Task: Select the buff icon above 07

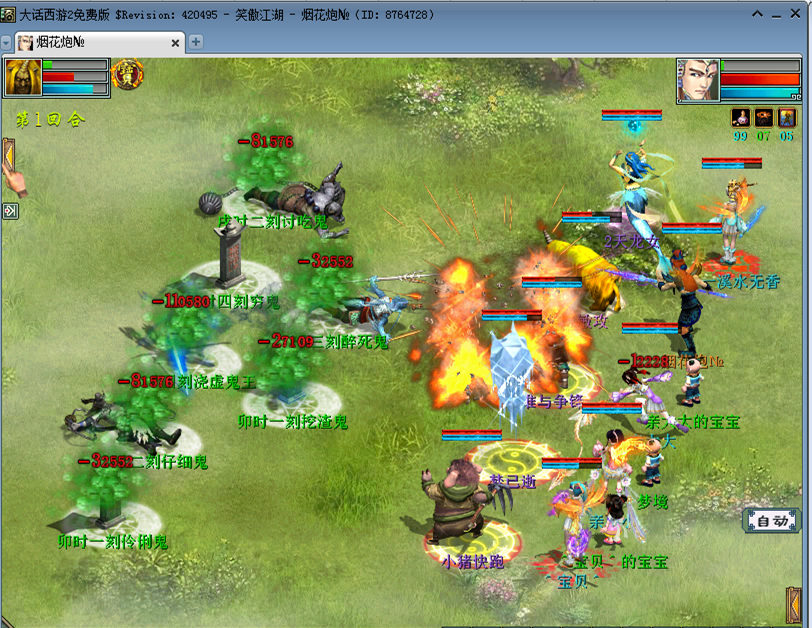Action: pyautogui.click(x=763, y=118)
